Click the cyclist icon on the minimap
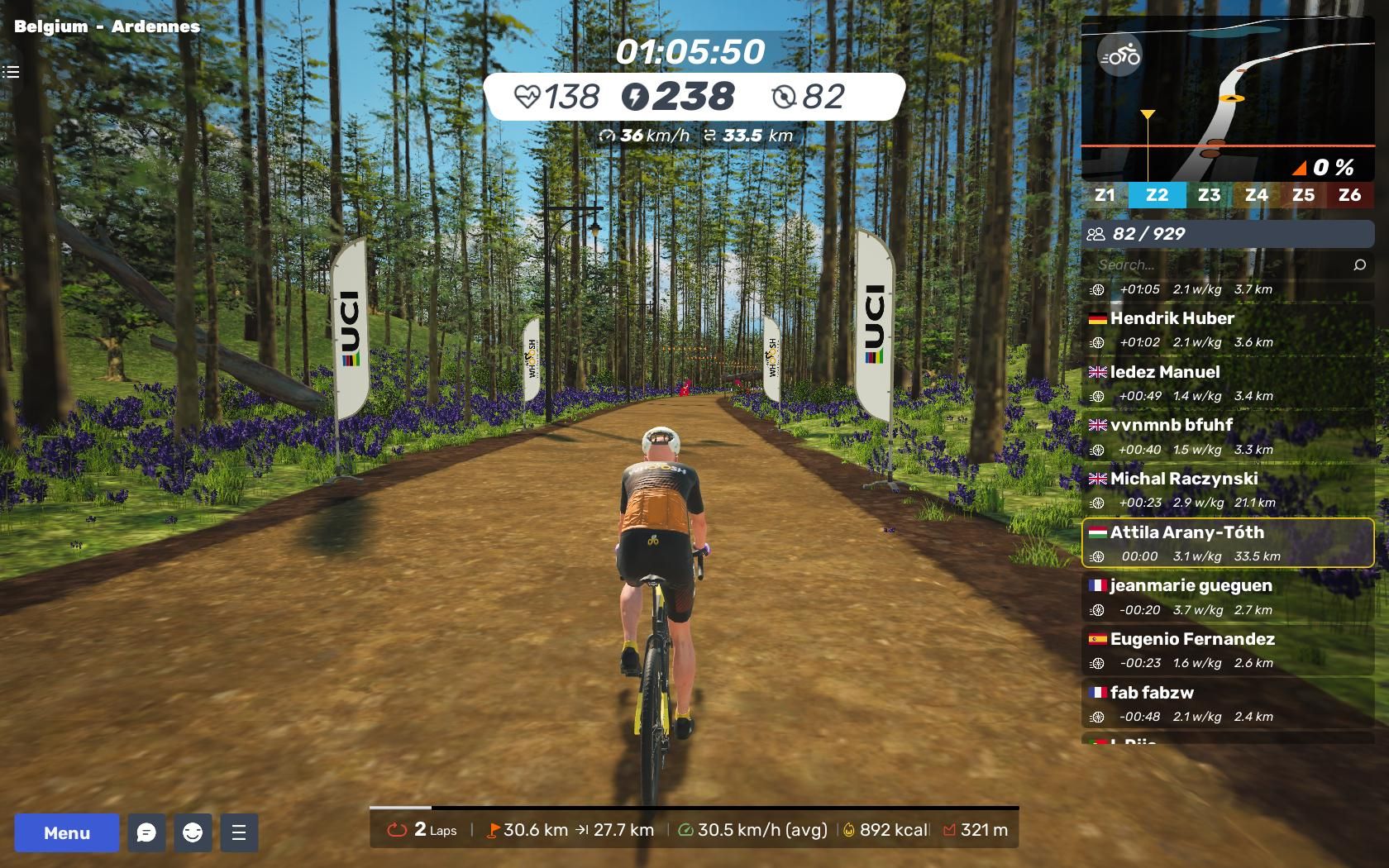Image resolution: width=1389 pixels, height=868 pixels. tap(1120, 55)
